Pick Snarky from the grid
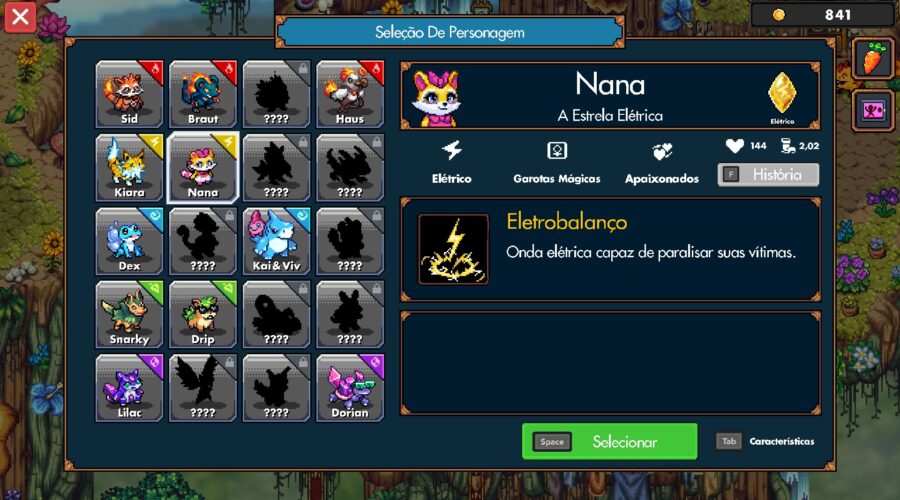900x500 pixels. pos(129,314)
